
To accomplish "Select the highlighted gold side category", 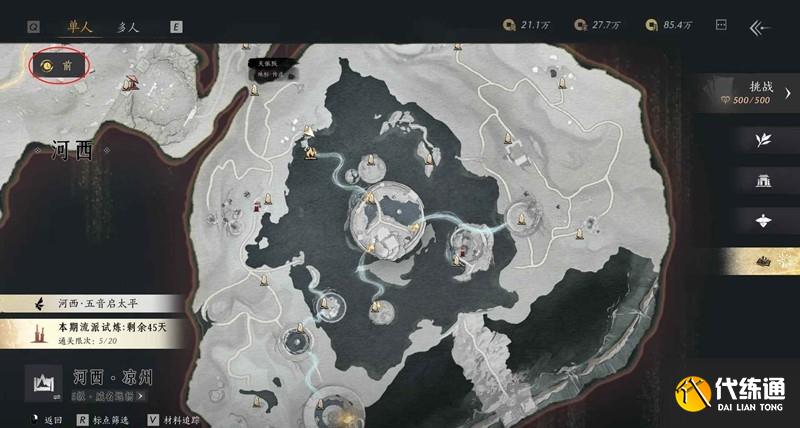I will coord(763,262).
